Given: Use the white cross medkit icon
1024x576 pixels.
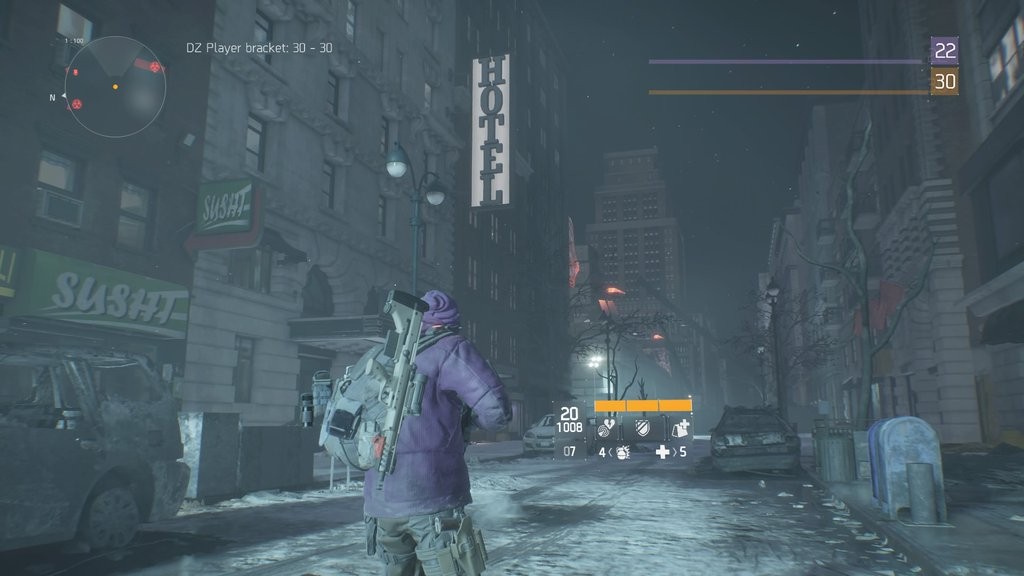Looking at the screenshot, I should point(661,452).
